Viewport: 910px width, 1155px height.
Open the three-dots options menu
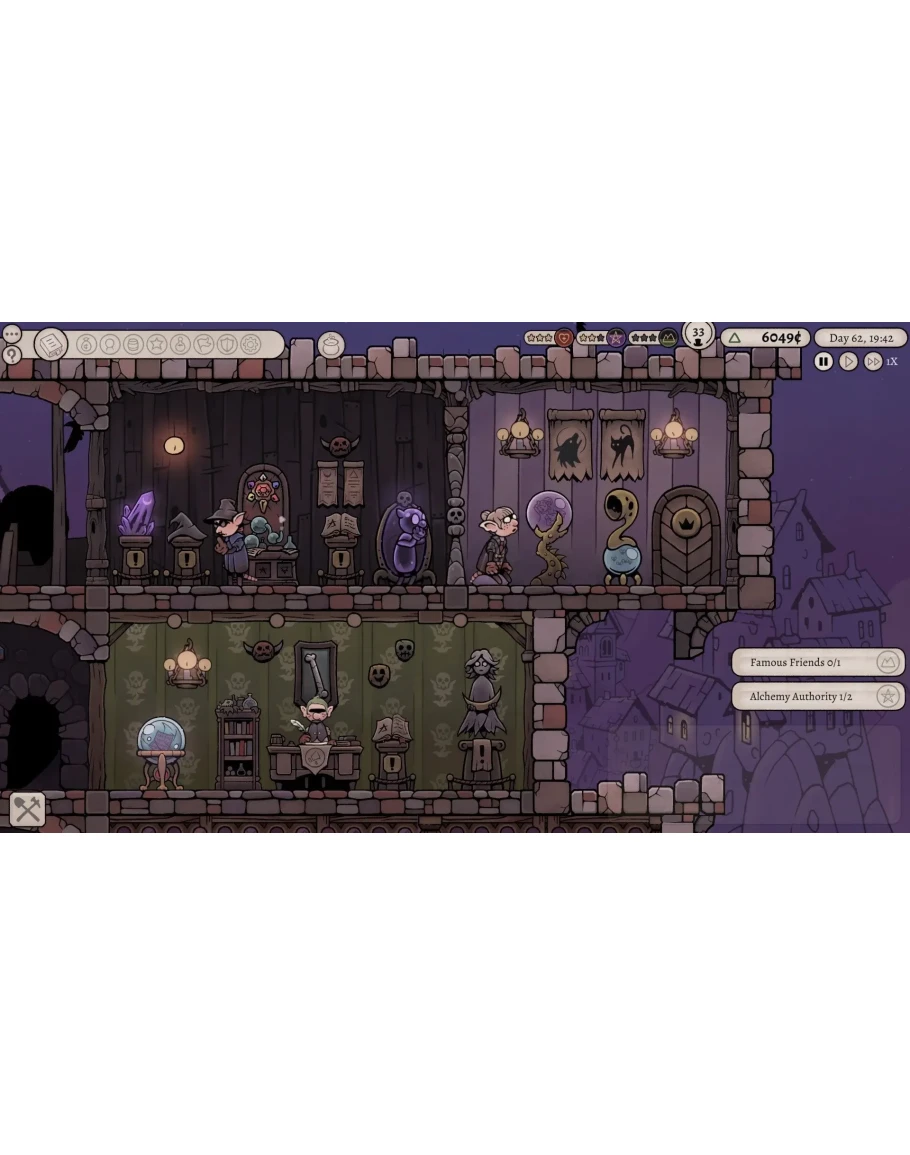click(x=11, y=333)
